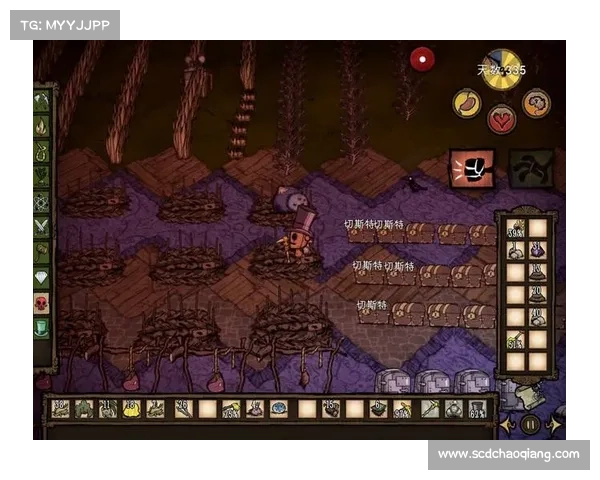Open the Fire crafting tab
This screenshot has width=600, height=480.
(x=42, y=127)
